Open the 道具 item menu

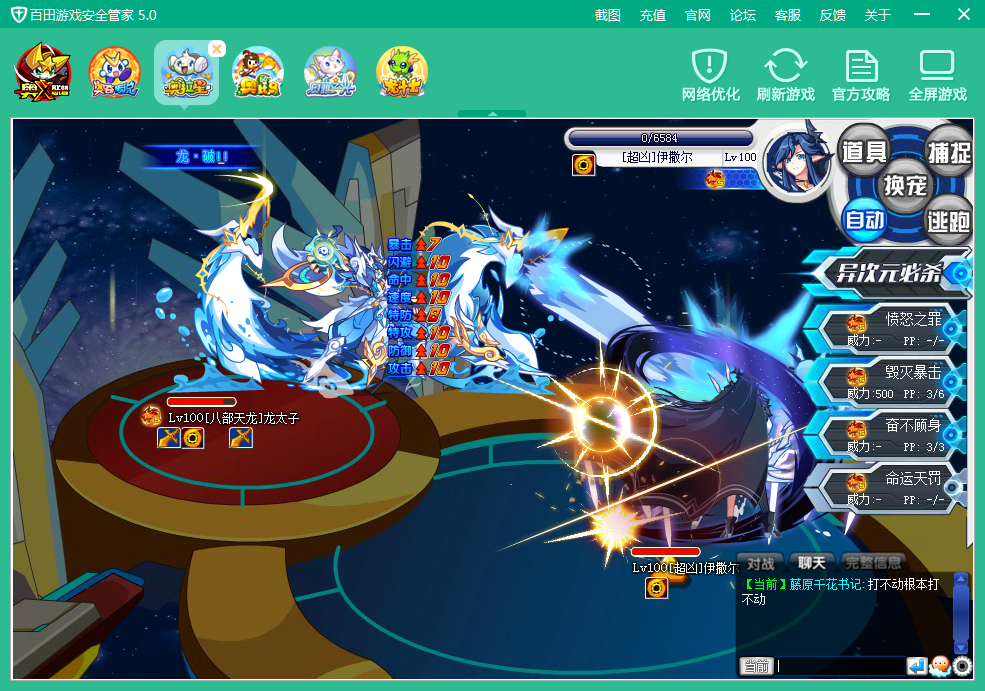[x=864, y=152]
